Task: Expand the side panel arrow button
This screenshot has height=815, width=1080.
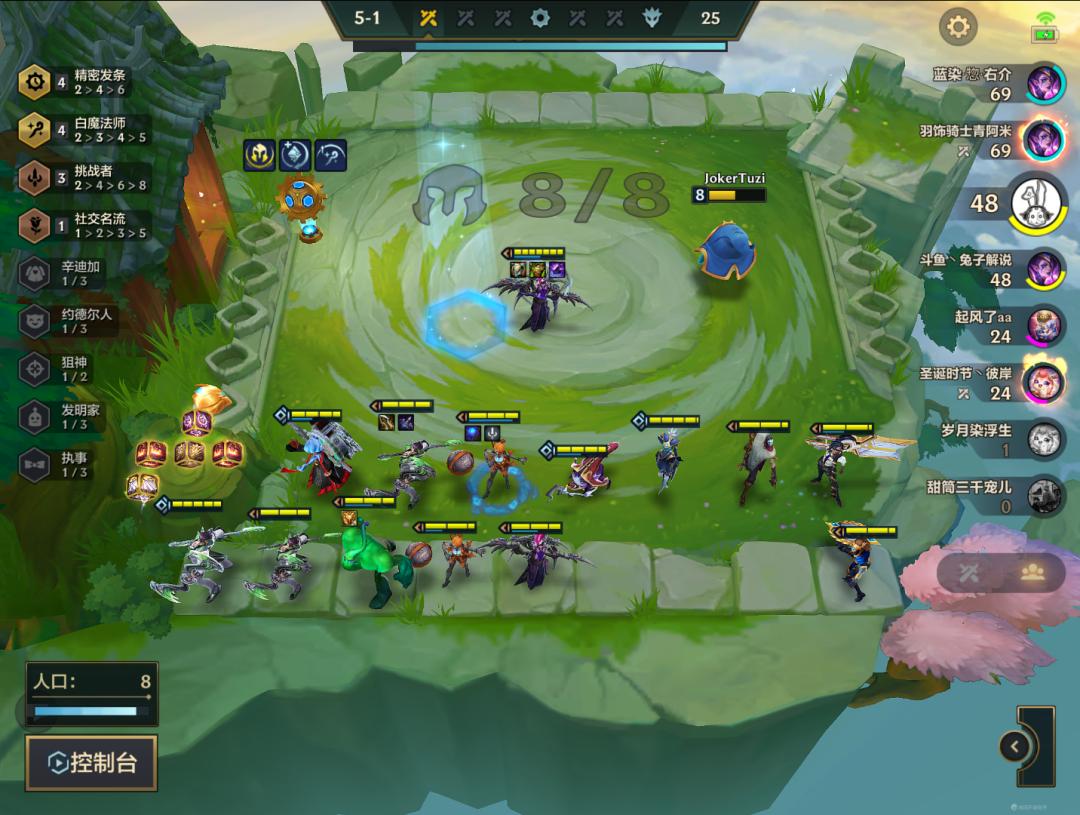Action: pos(1014,746)
